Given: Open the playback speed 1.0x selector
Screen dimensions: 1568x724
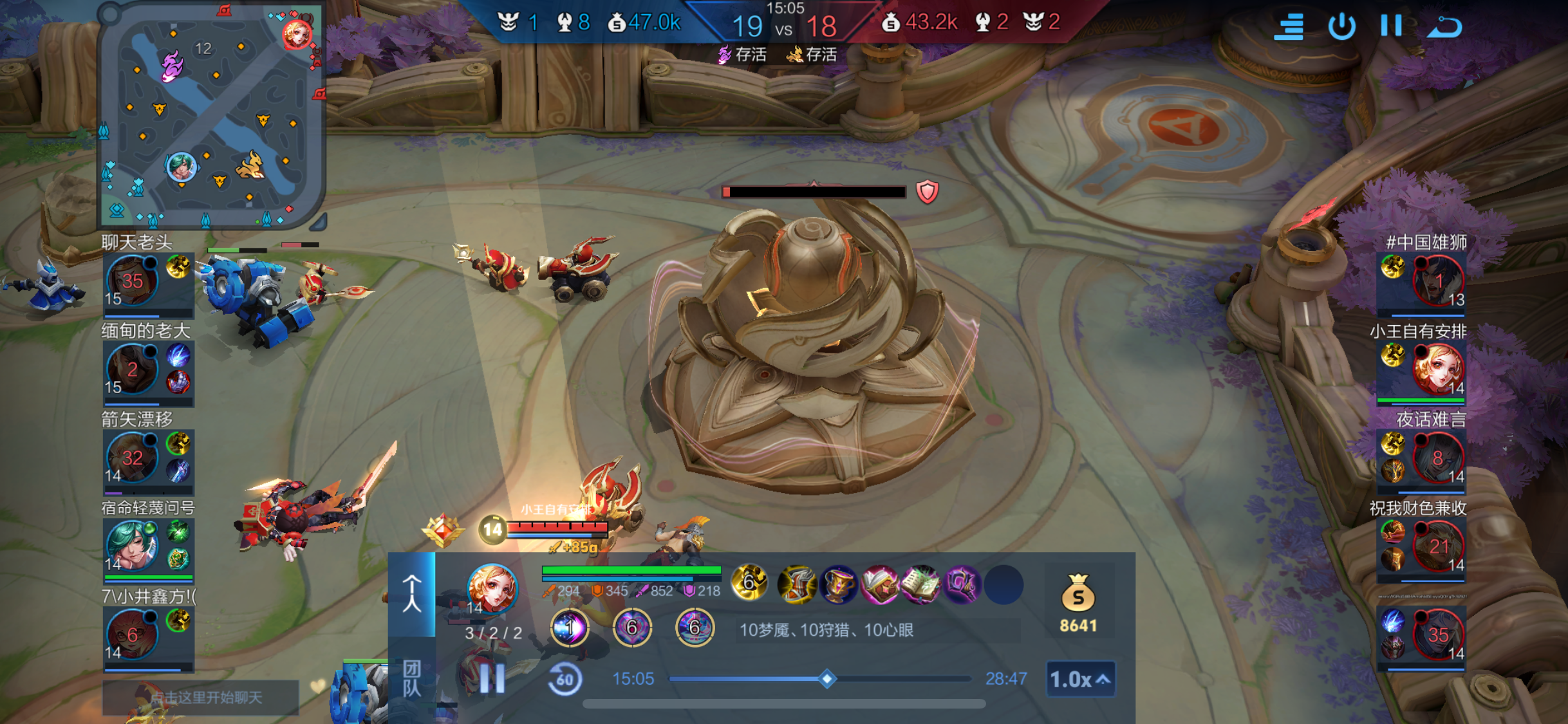Looking at the screenshot, I should click(1080, 679).
